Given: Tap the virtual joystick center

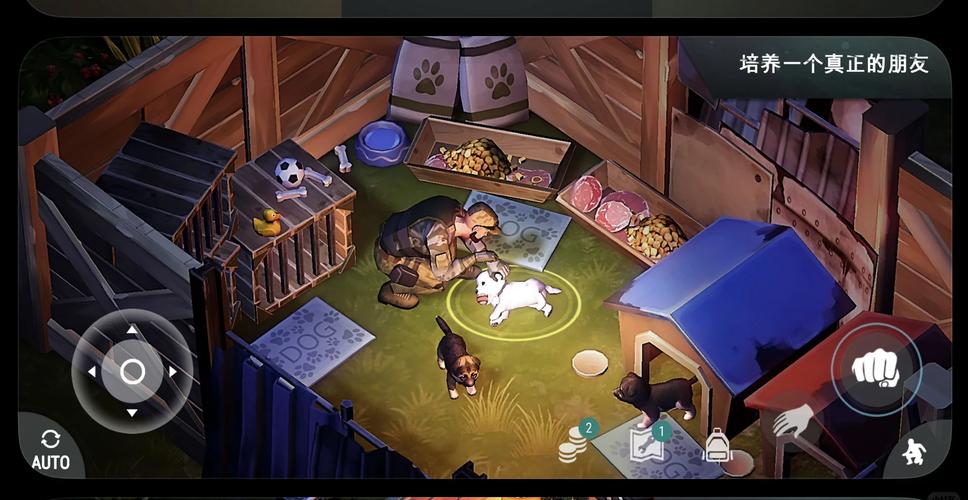Looking at the screenshot, I should (x=132, y=372).
